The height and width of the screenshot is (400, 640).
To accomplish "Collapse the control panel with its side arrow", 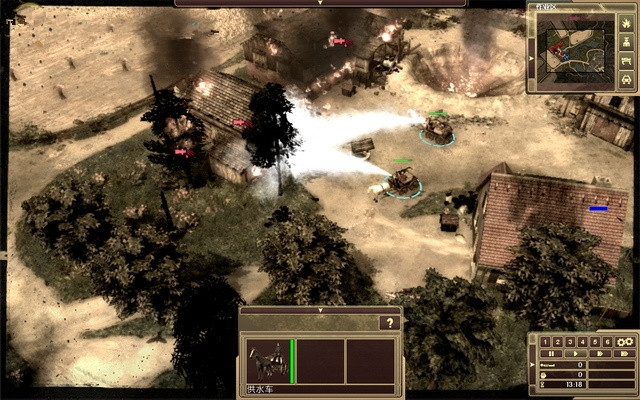I will click(532, 365).
